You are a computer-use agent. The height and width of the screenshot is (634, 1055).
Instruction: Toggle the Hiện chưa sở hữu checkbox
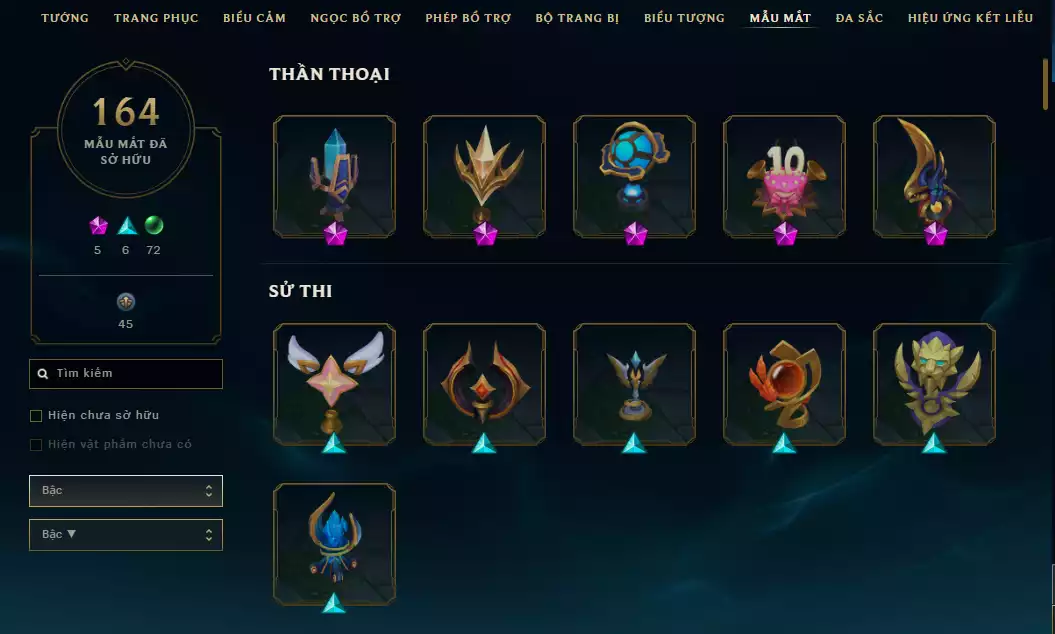[37, 415]
